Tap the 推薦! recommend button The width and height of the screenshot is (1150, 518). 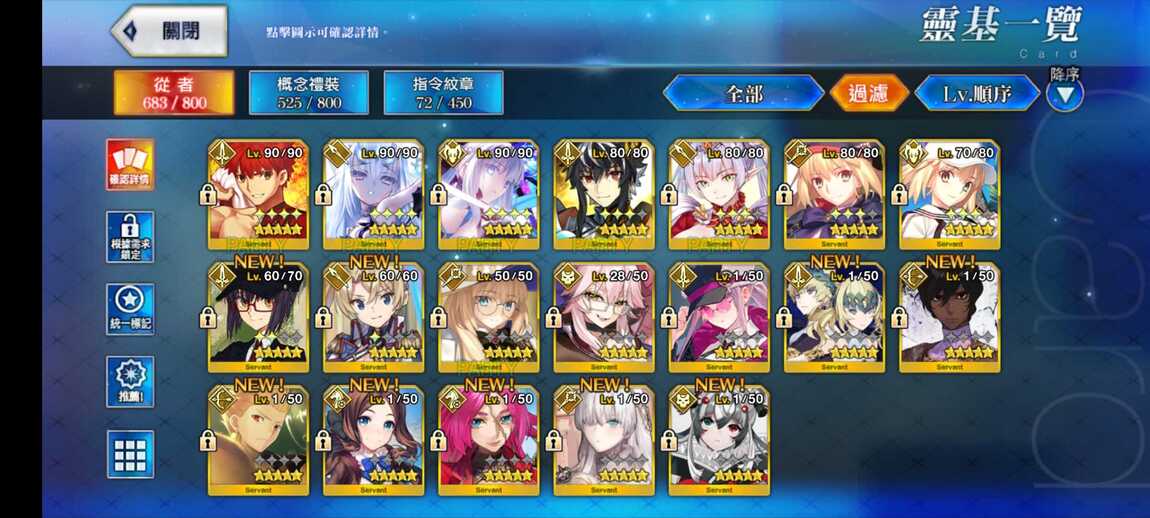(x=130, y=382)
